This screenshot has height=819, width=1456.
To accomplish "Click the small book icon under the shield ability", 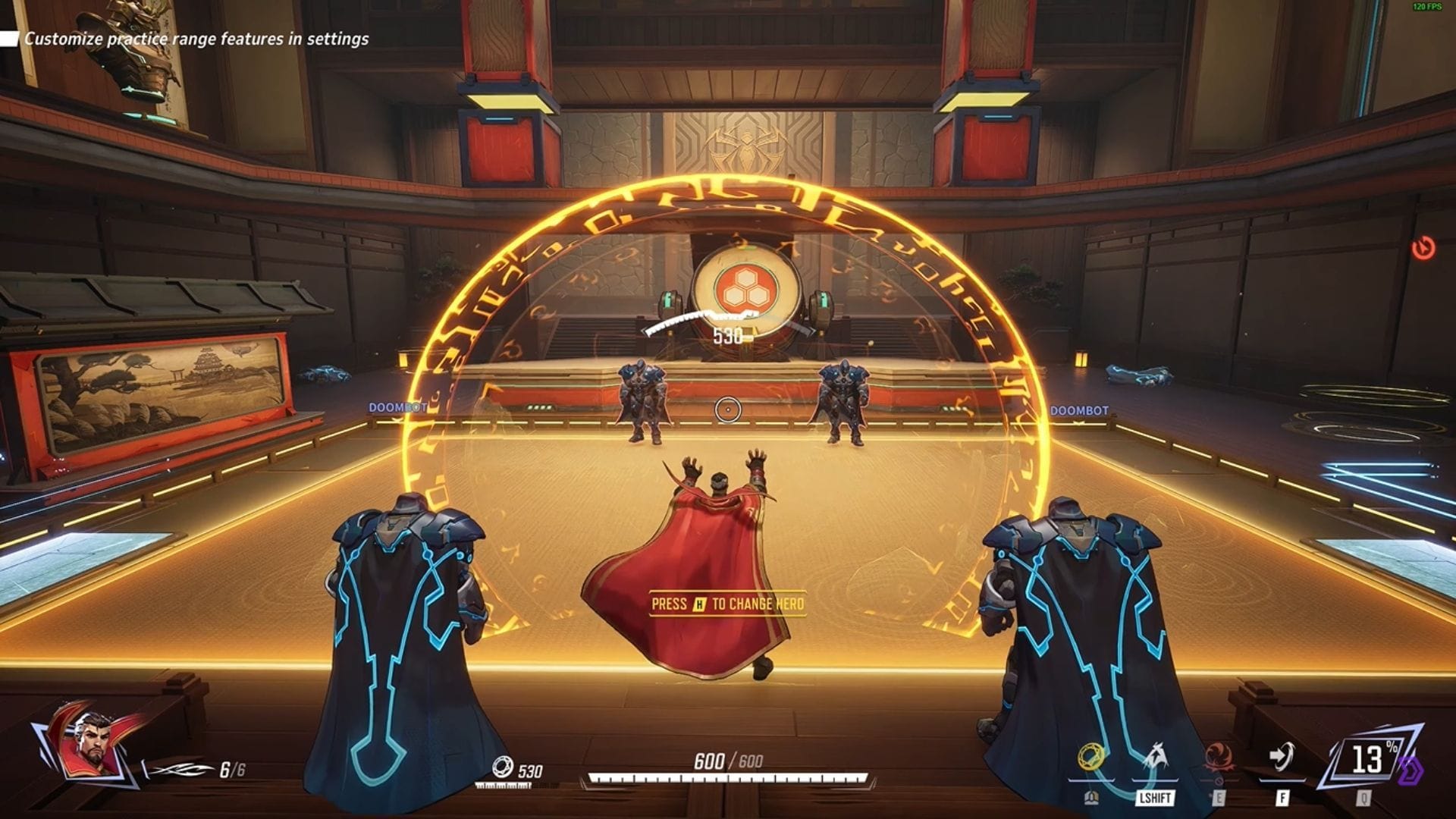I will pos(1092,797).
